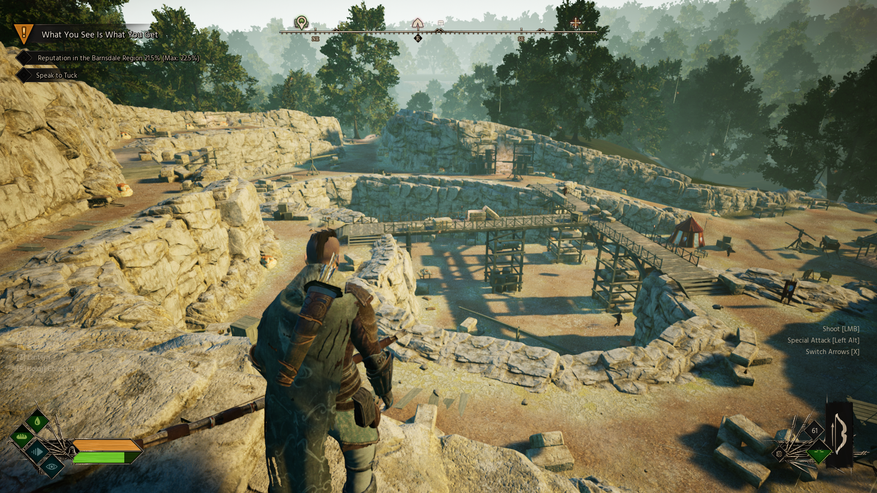Screen dimensions: 877x493
Task: Select the green location pin on compass
Action: pos(301,21)
